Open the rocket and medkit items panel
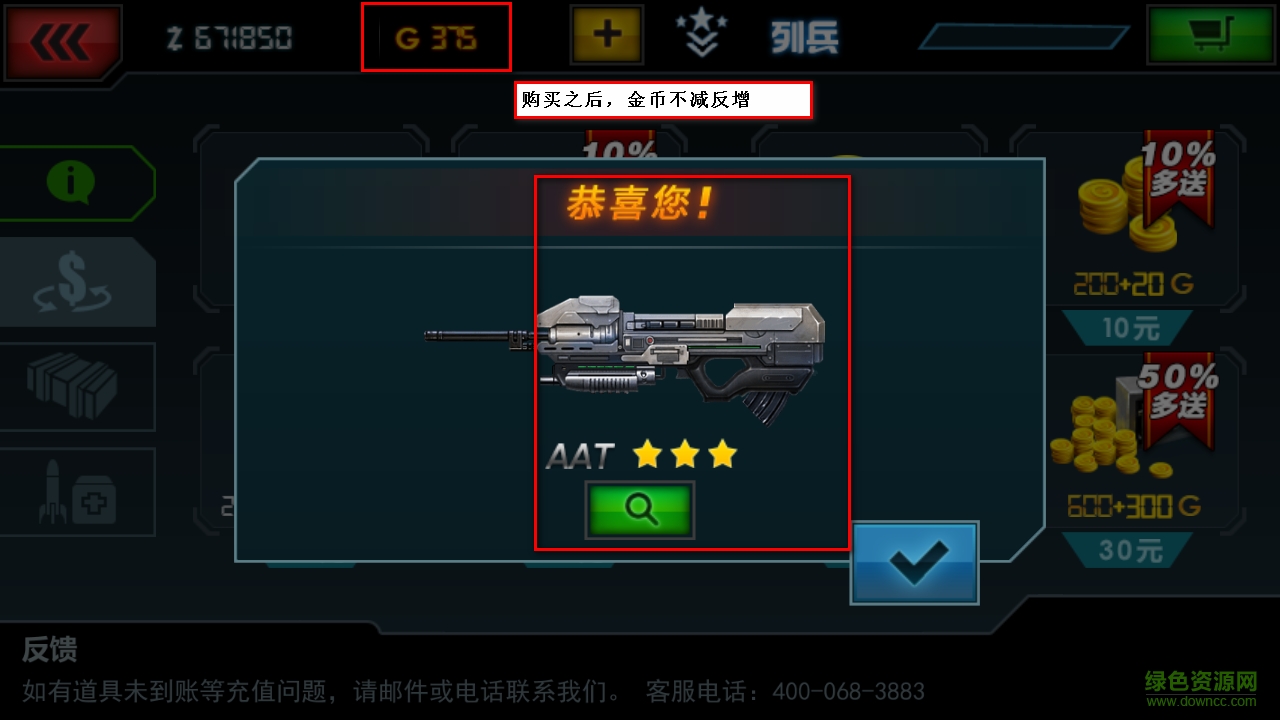 coord(77,490)
